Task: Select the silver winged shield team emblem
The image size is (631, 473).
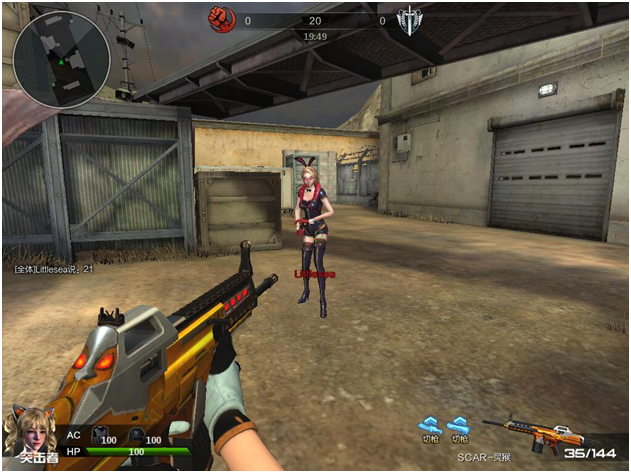Action: (409, 20)
